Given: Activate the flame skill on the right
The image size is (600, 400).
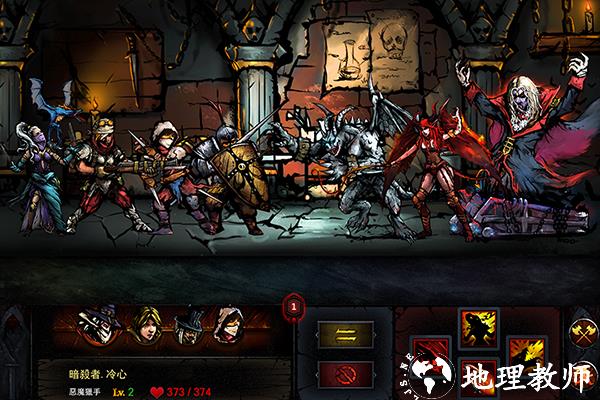Looking at the screenshot, I should click(527, 354).
